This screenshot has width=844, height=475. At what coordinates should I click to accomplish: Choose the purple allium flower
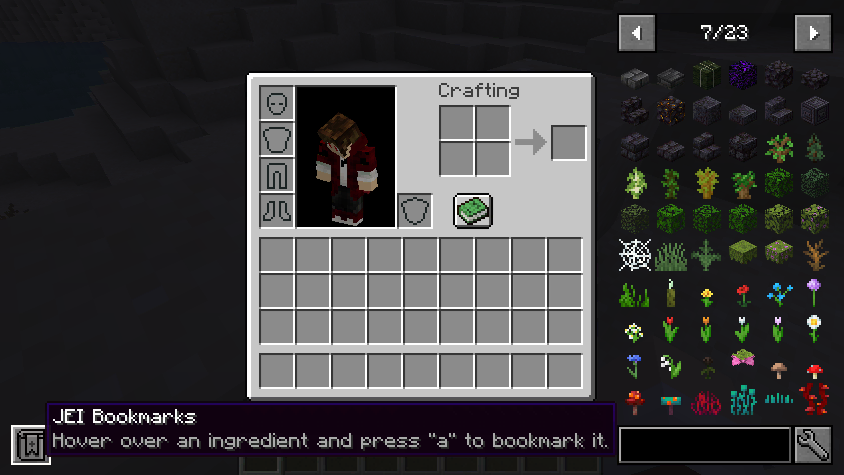(814, 291)
